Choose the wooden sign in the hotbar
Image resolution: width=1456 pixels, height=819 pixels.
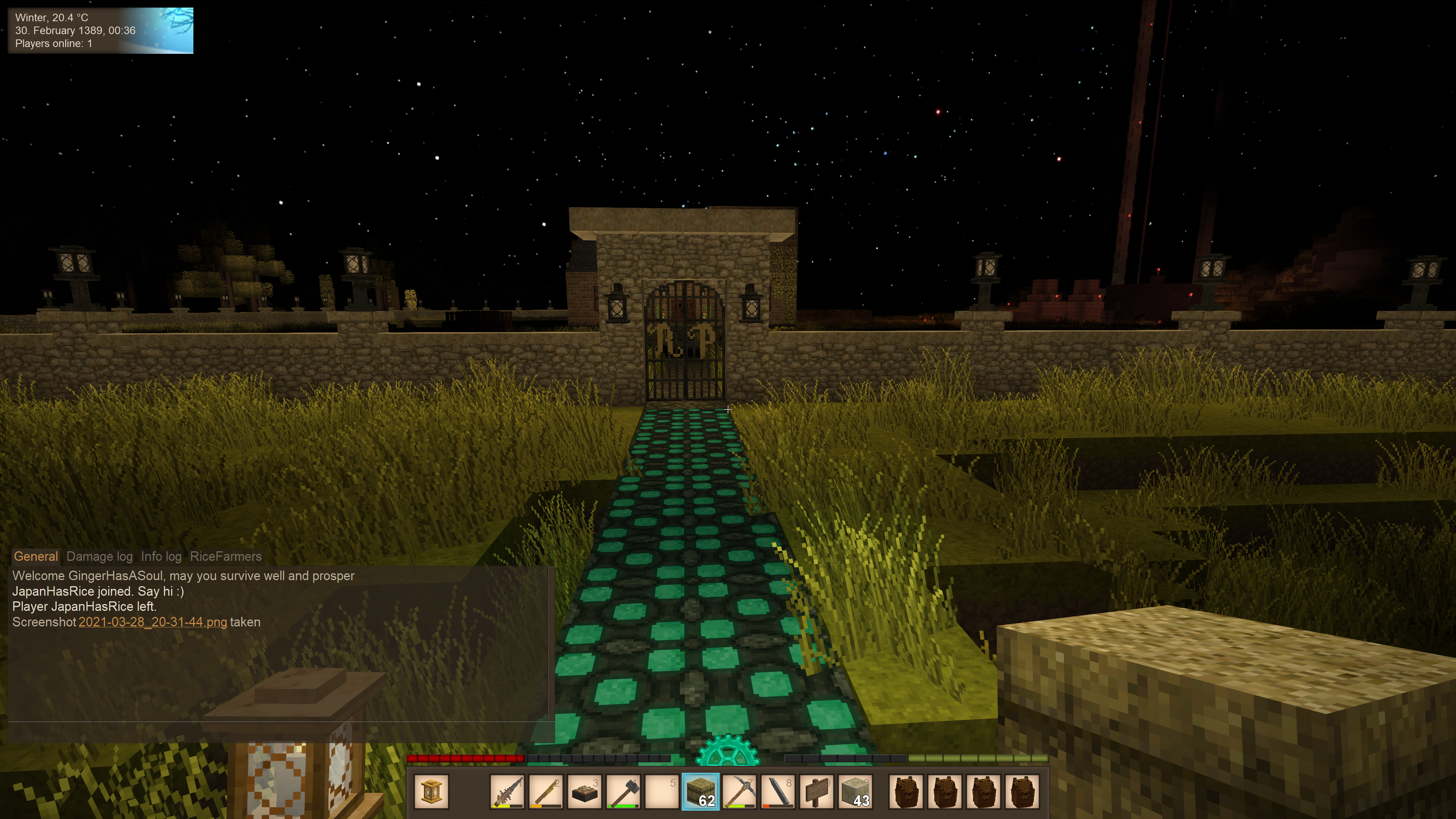click(x=817, y=791)
